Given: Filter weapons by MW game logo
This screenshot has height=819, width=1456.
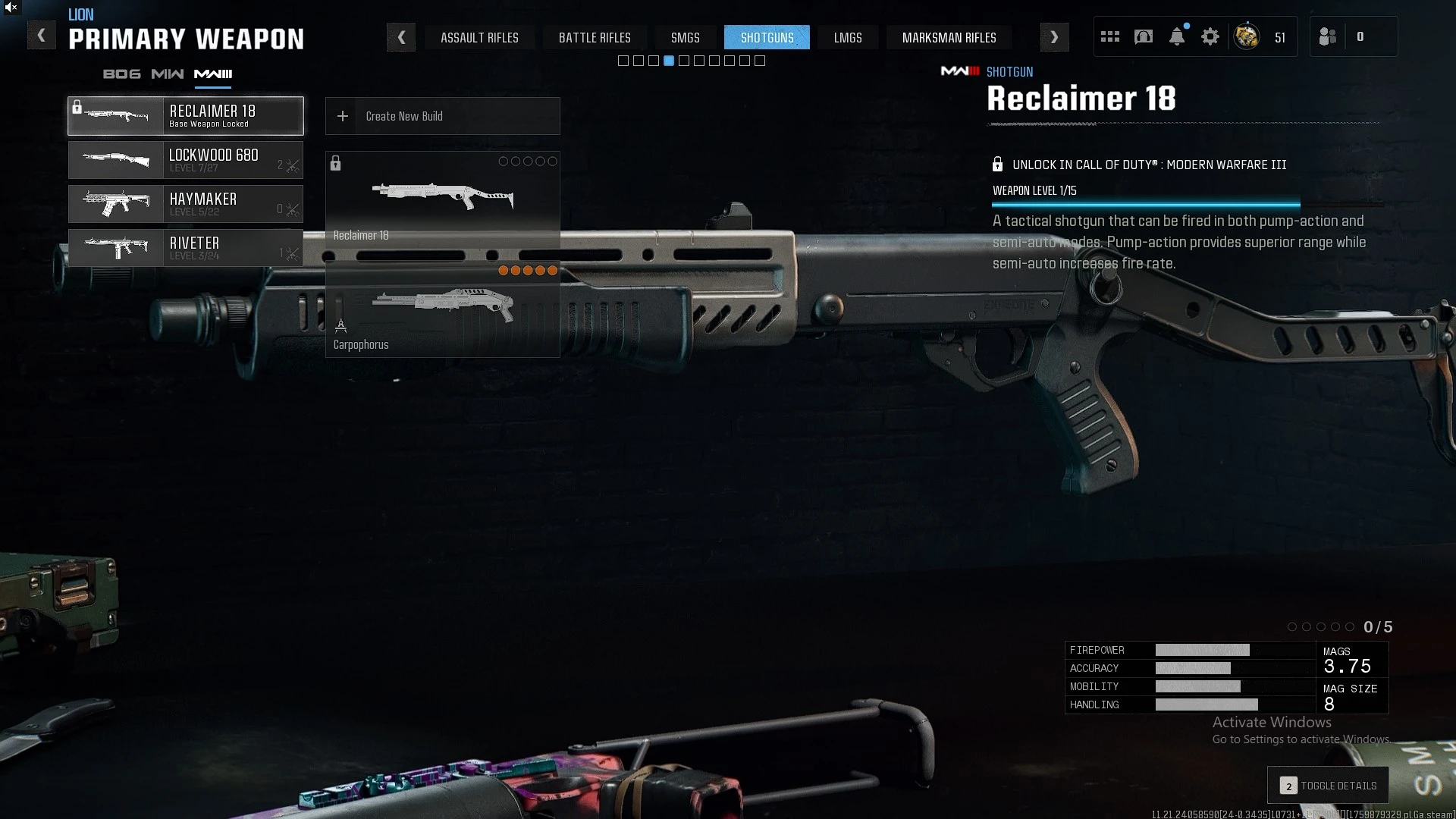Looking at the screenshot, I should [x=167, y=74].
